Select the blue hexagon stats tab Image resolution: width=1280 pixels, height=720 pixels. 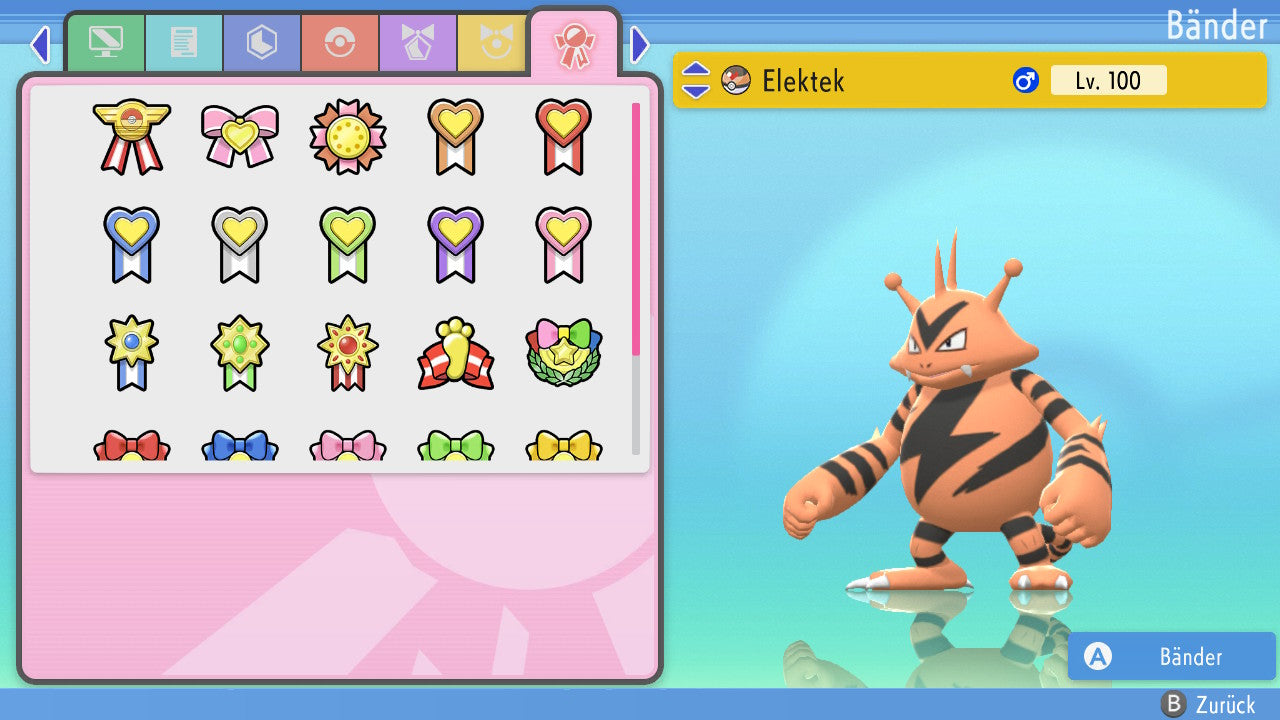point(261,43)
